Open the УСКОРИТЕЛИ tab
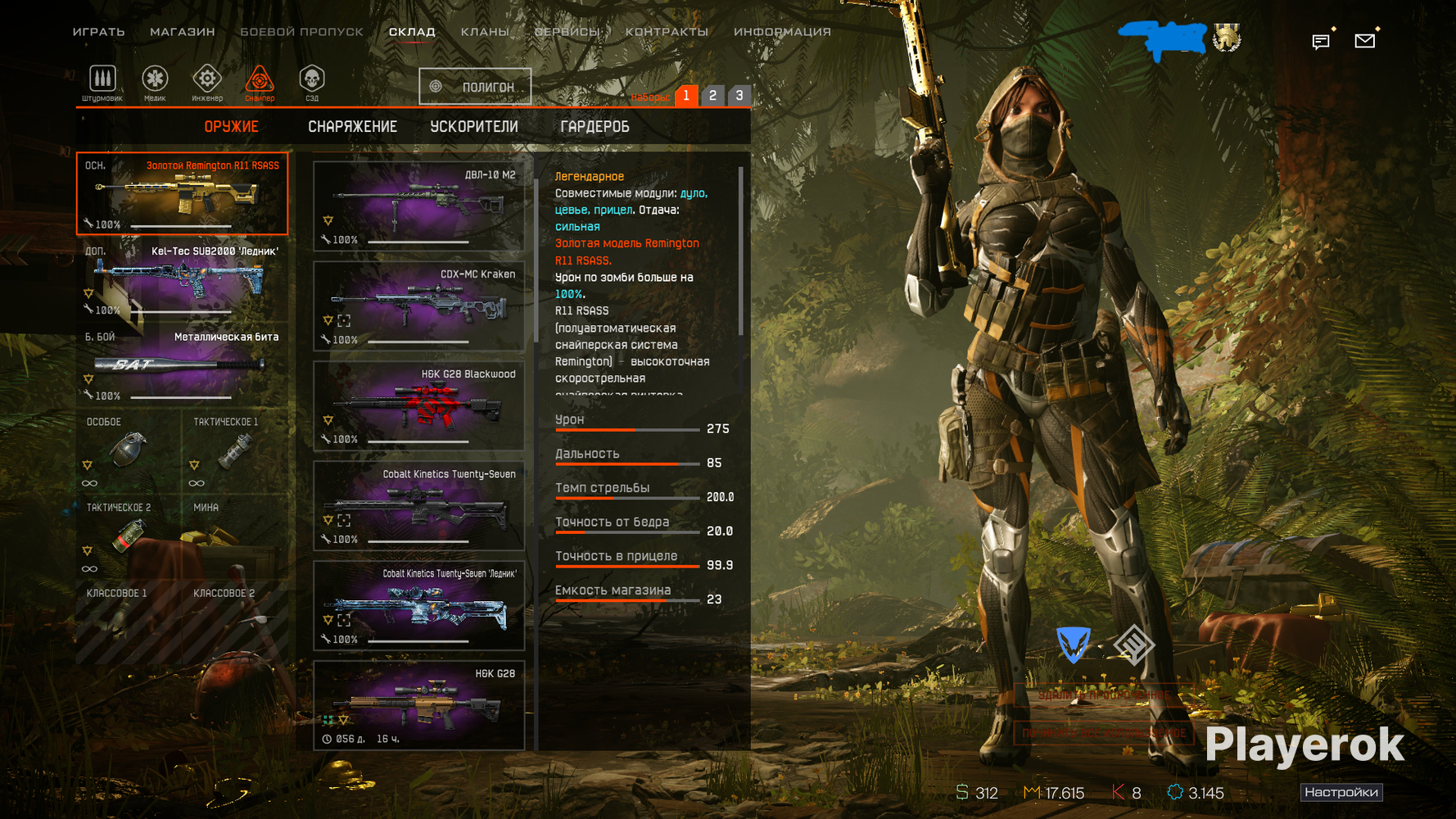The height and width of the screenshot is (819, 1456). click(x=474, y=127)
